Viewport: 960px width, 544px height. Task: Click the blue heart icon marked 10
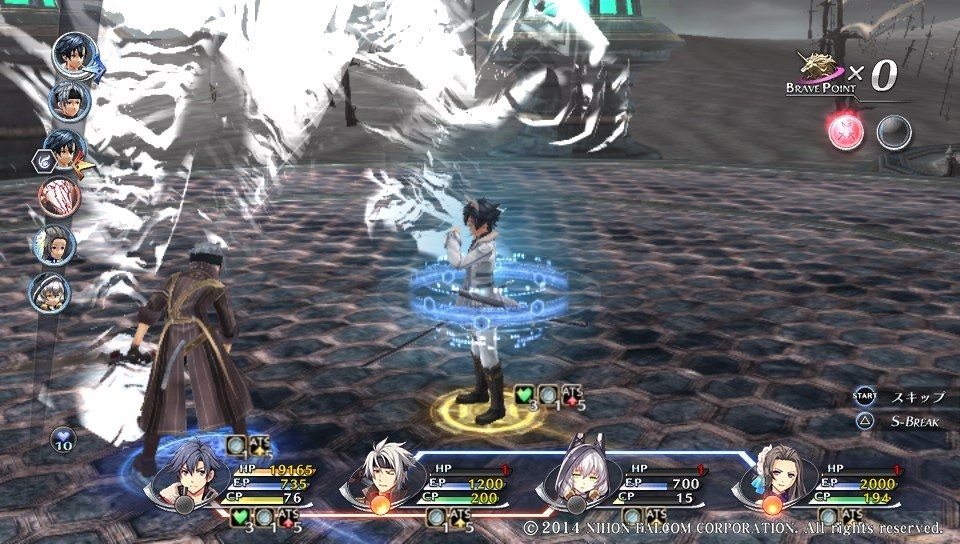(x=64, y=440)
